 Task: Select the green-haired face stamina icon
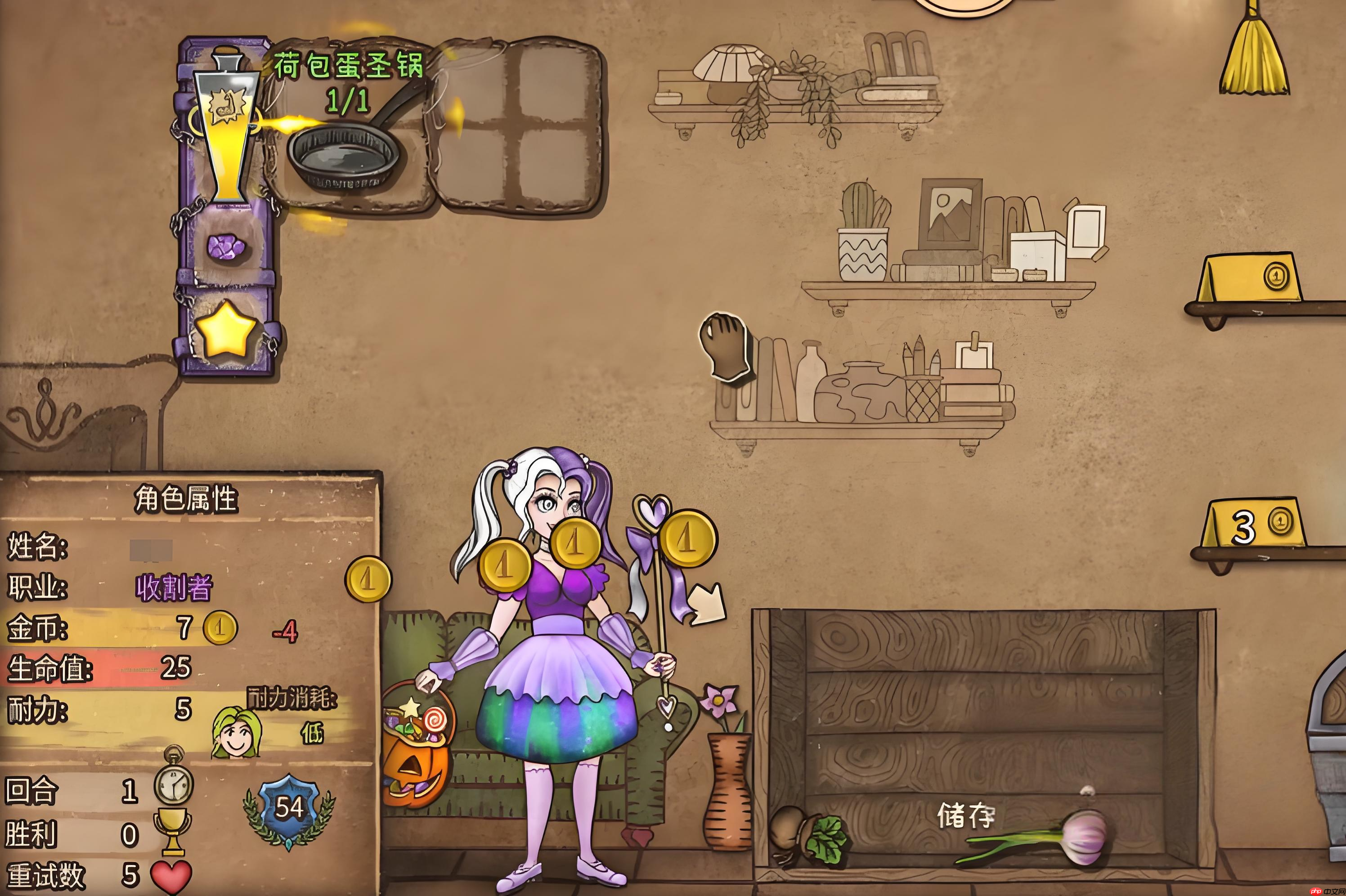click(235, 733)
